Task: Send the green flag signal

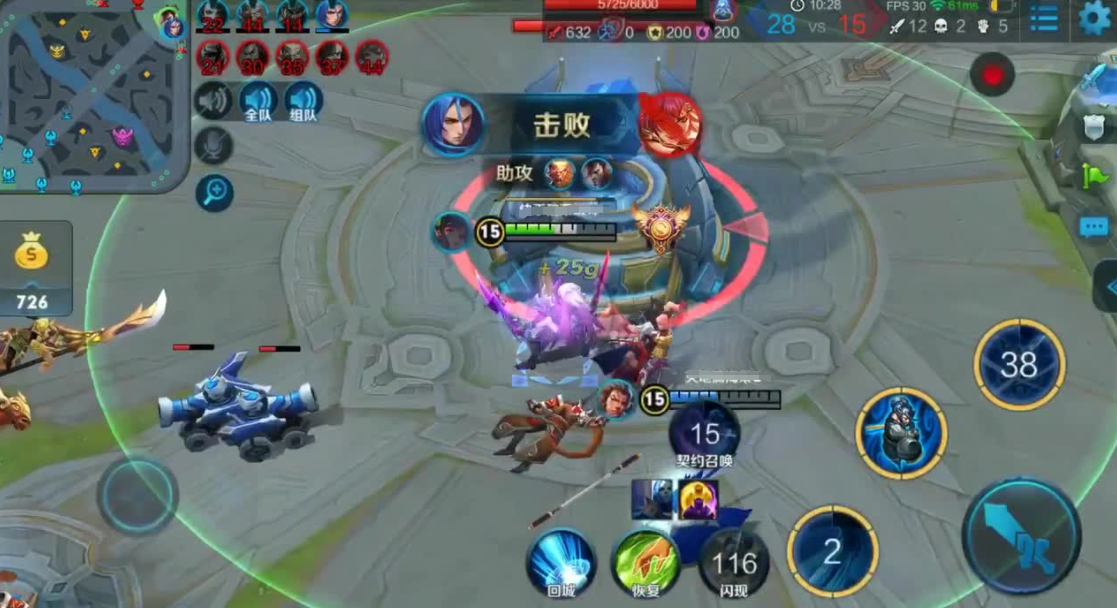Action: [x=1094, y=177]
